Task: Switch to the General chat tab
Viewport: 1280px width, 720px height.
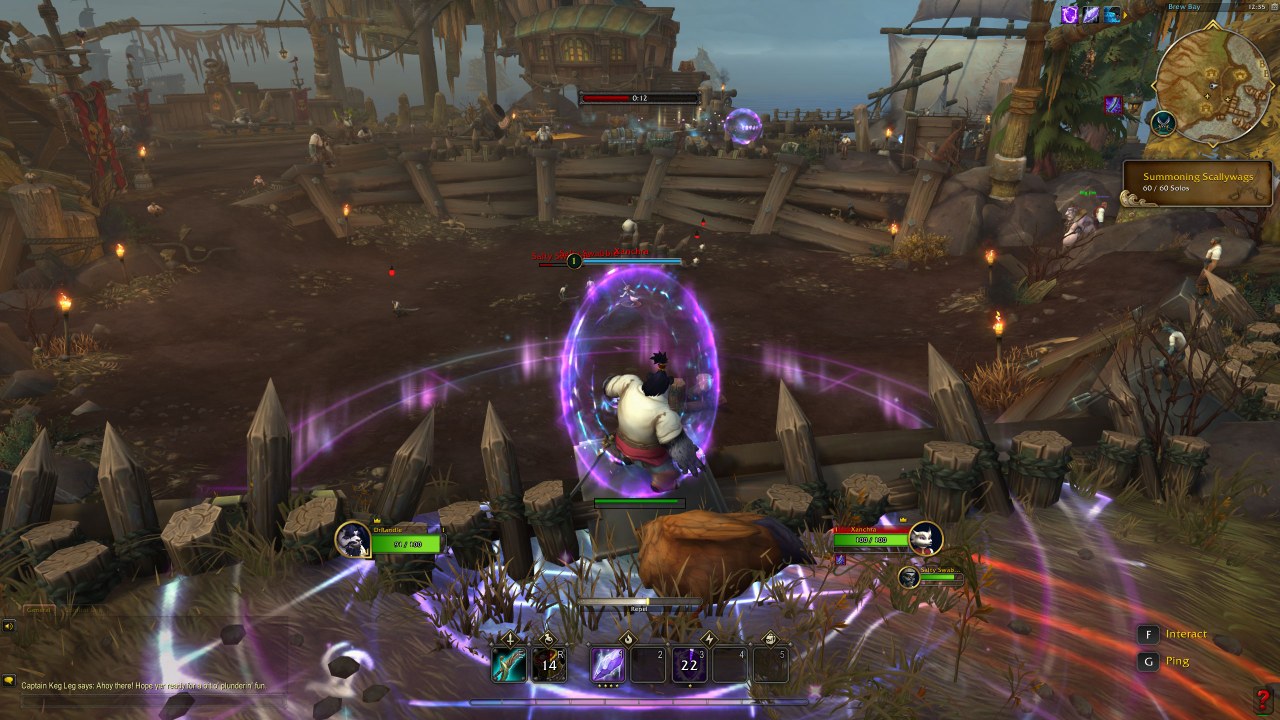Action: 38,610
